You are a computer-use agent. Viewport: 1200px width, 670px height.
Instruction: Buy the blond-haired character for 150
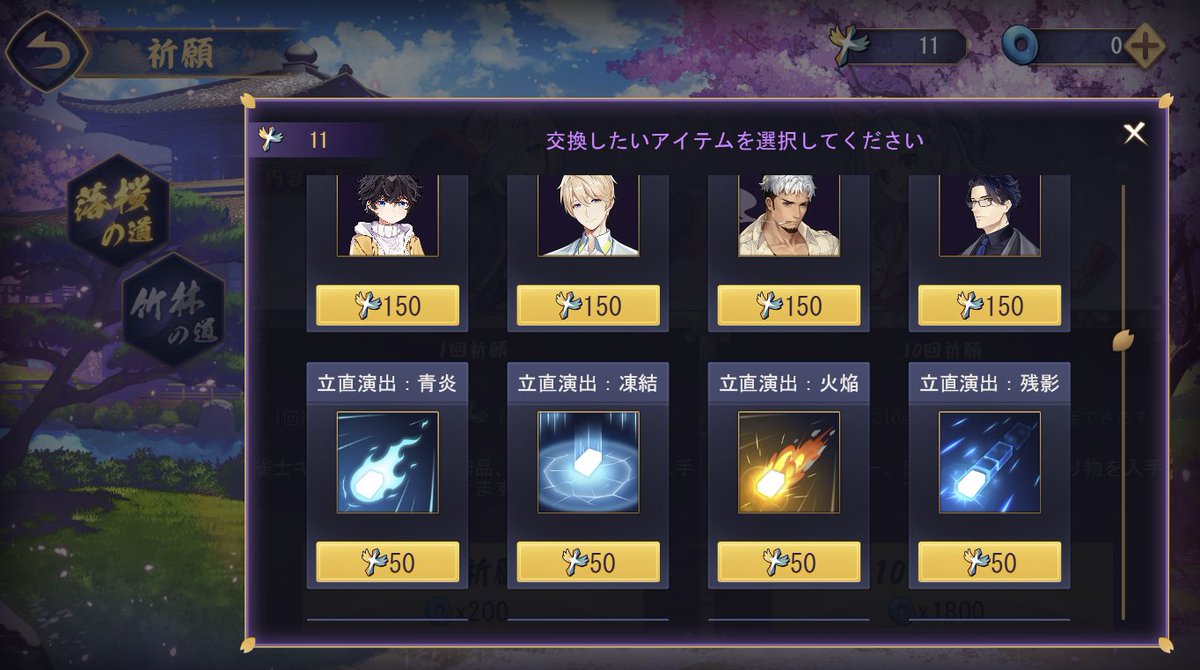click(588, 305)
